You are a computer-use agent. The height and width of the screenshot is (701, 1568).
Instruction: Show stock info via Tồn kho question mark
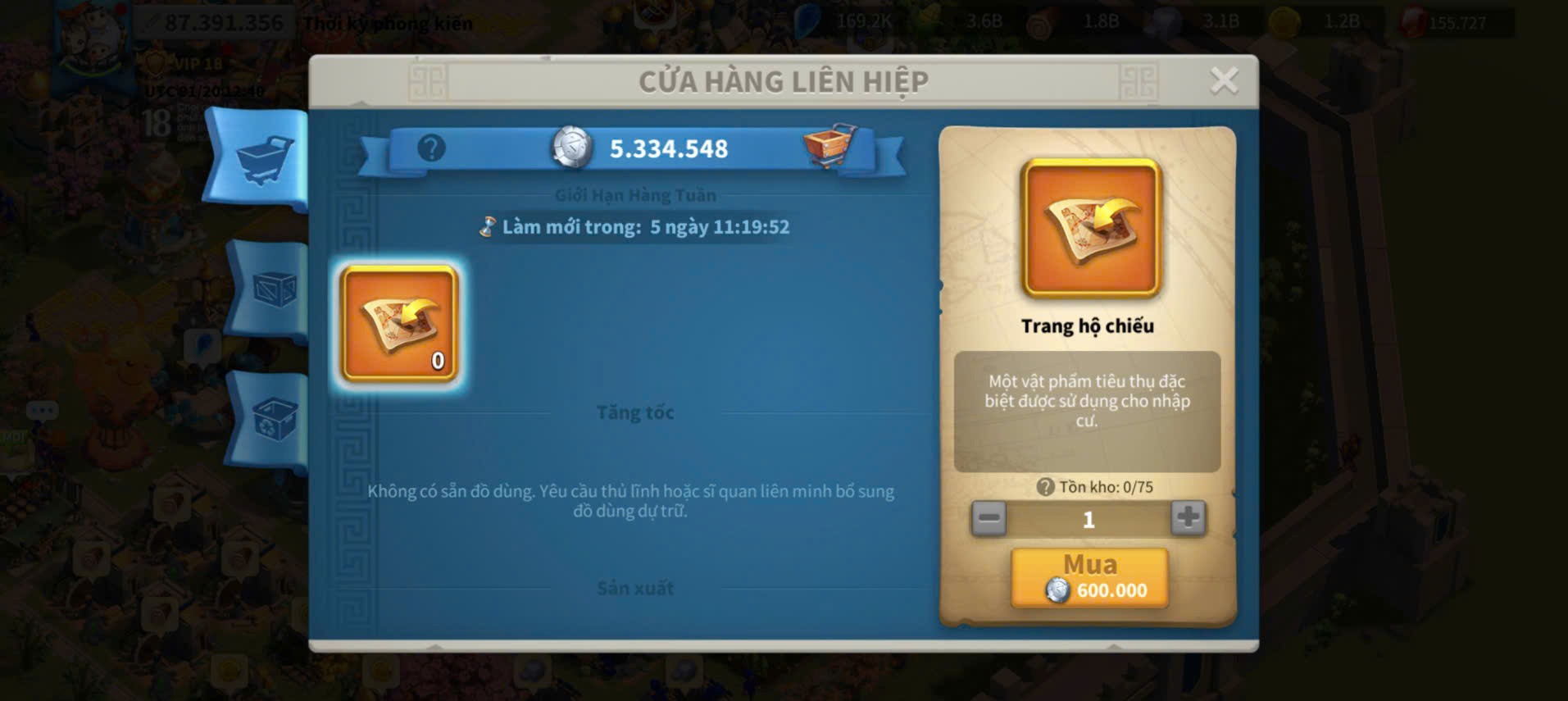click(x=1045, y=487)
